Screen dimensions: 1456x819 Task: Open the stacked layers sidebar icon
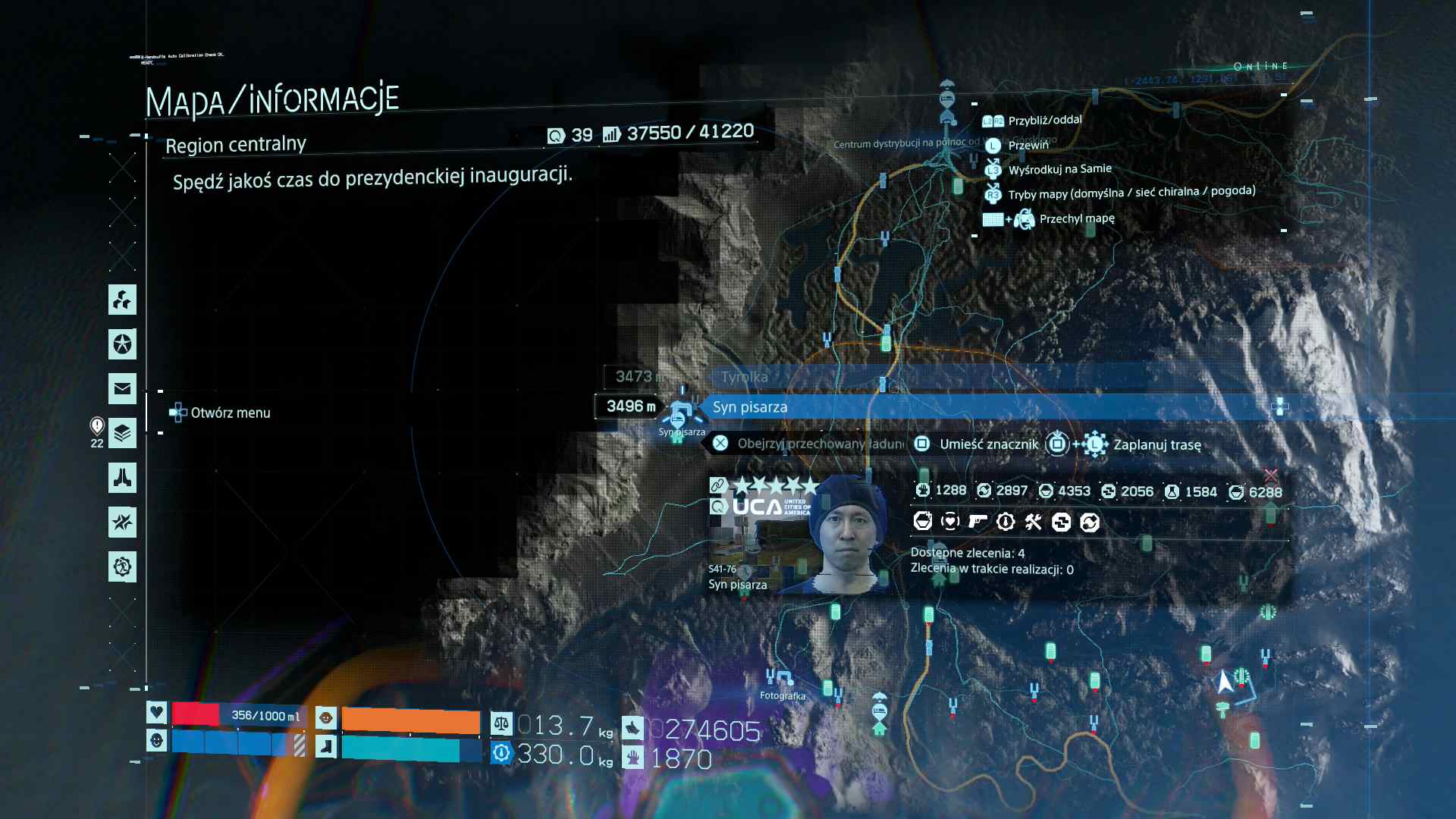(x=122, y=434)
